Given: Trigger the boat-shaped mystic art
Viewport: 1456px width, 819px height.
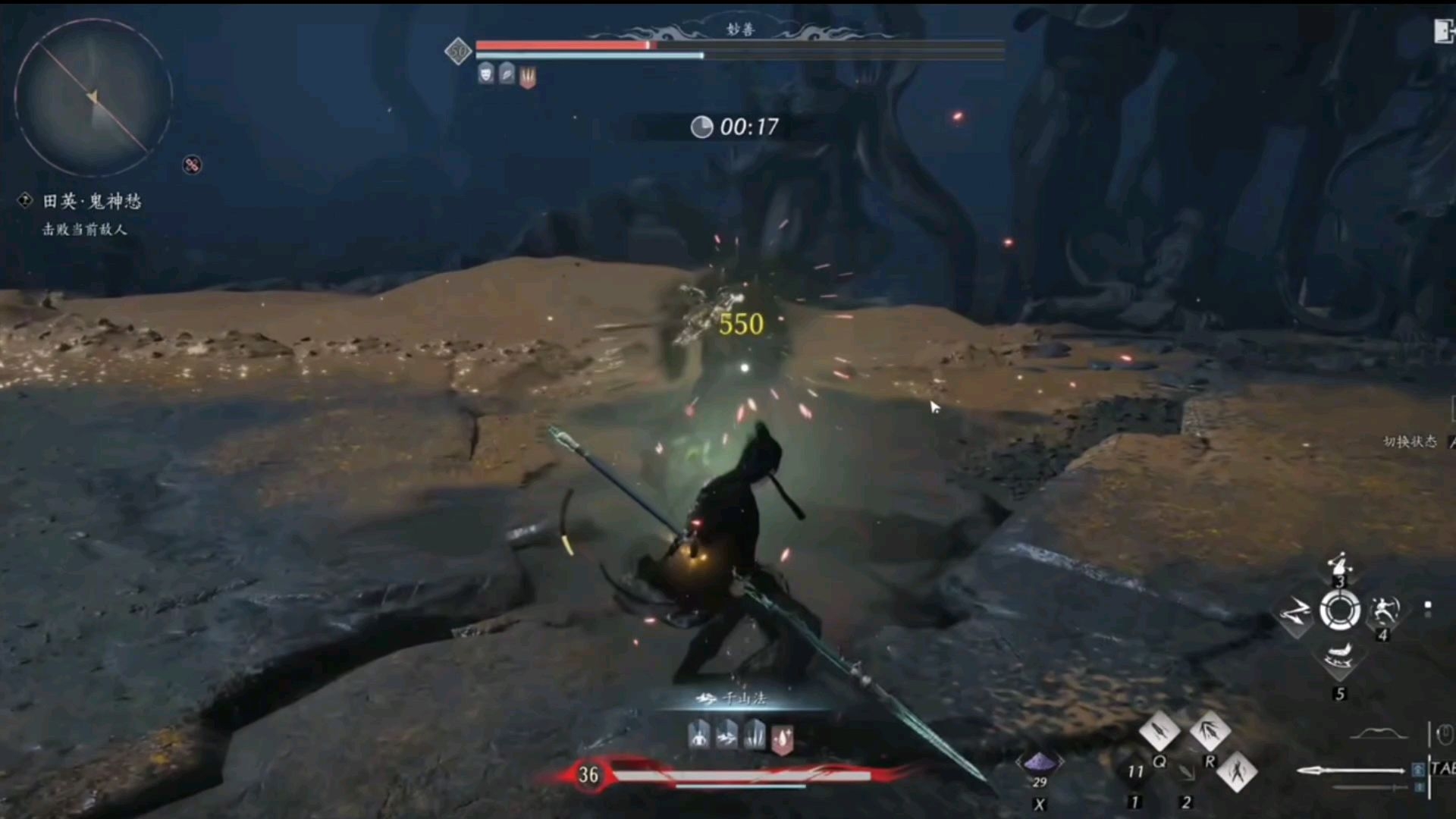Looking at the screenshot, I should (x=1339, y=657).
